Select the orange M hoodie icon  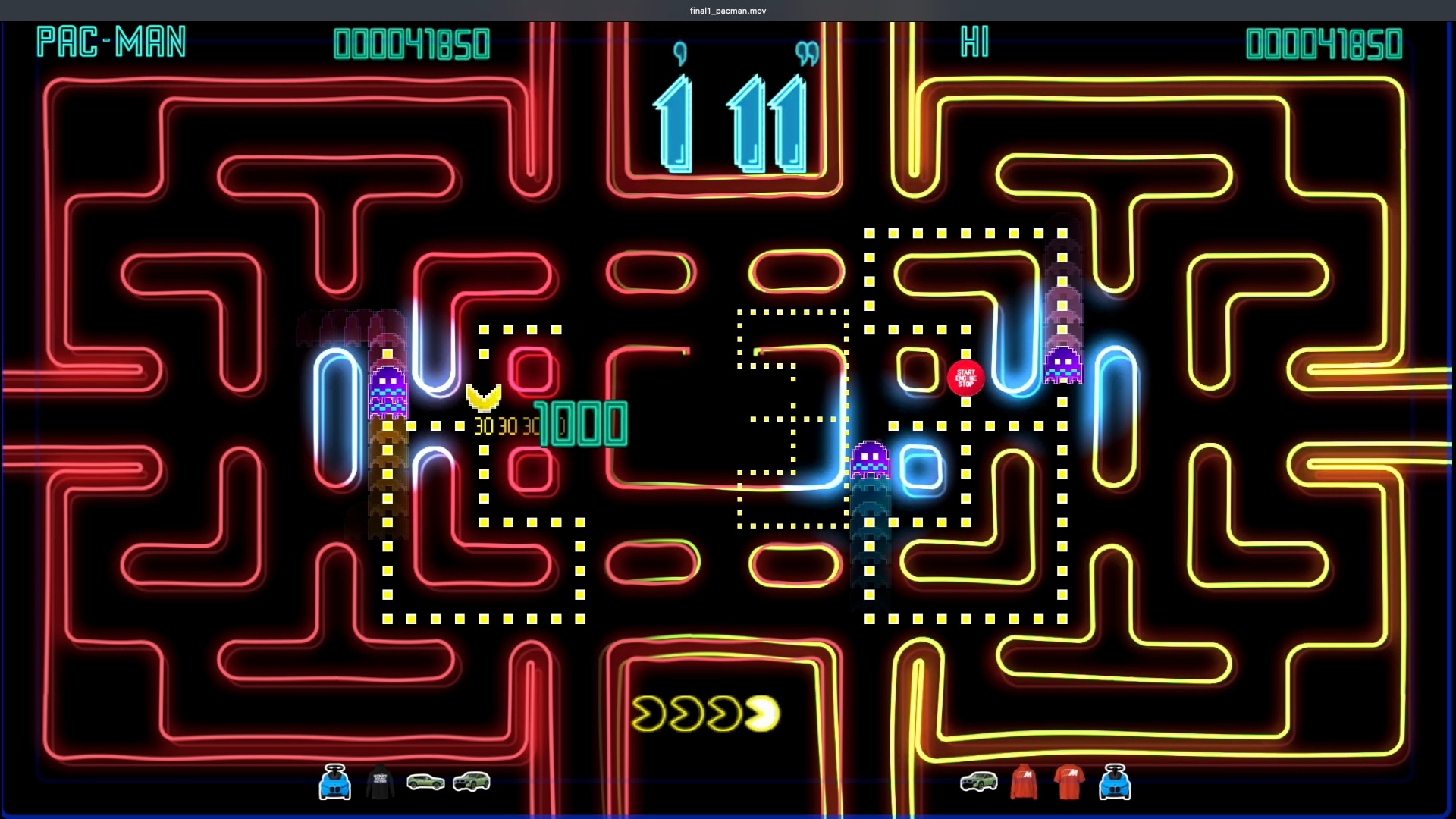[1024, 783]
